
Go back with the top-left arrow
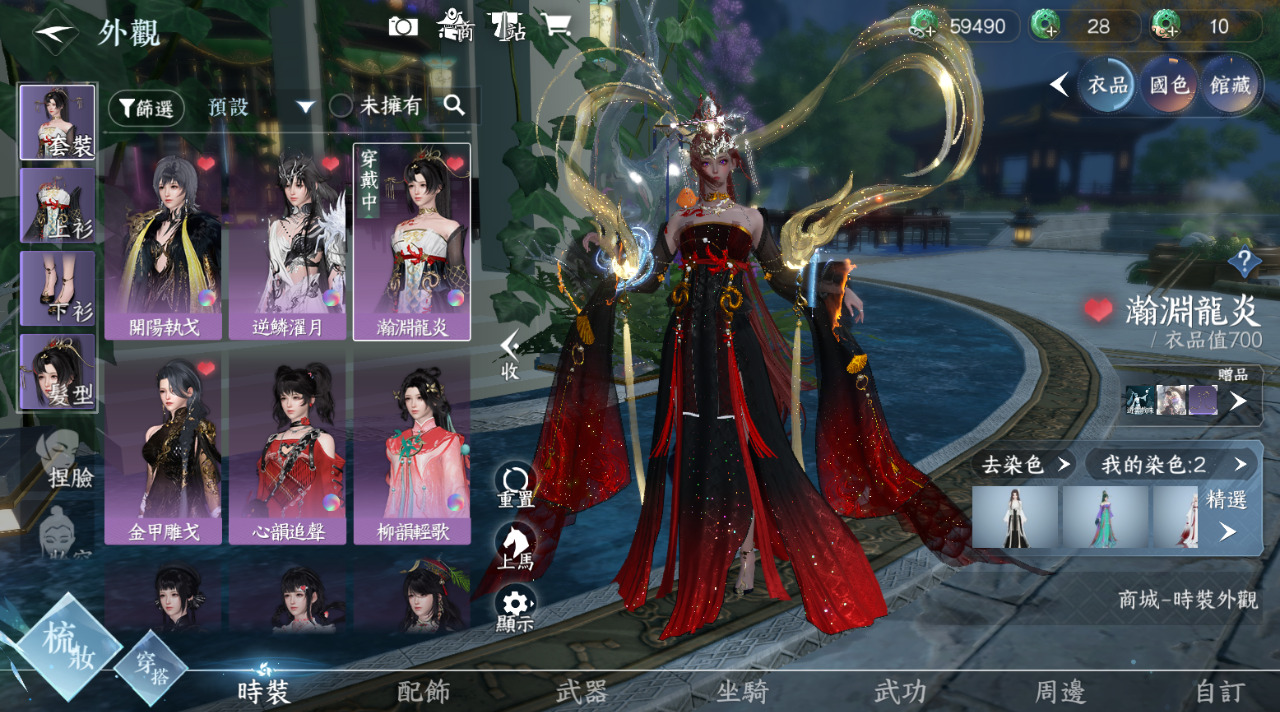coord(53,34)
